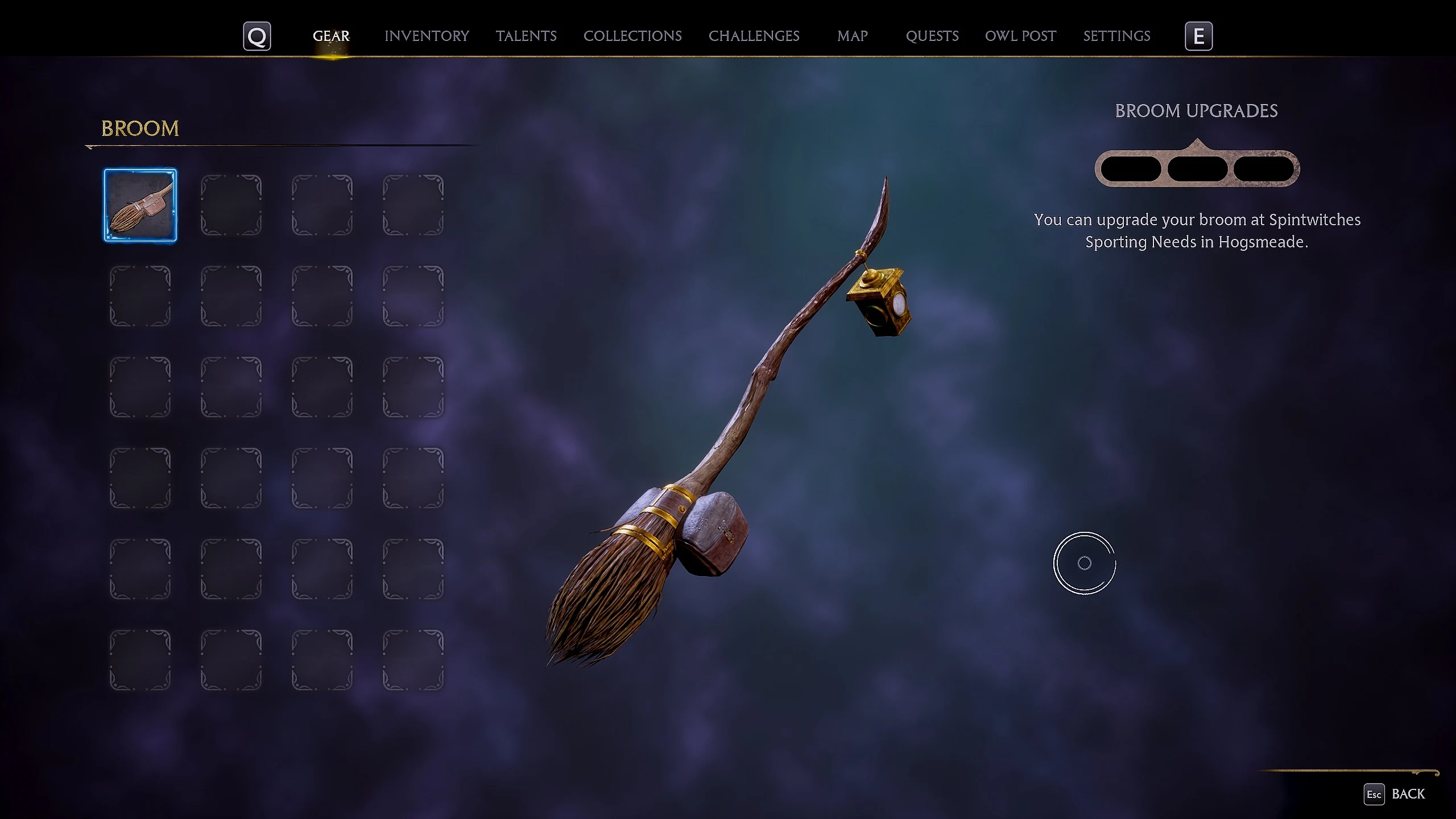Switch to the Map tab
Viewport: 1456px width, 819px height.
click(852, 36)
